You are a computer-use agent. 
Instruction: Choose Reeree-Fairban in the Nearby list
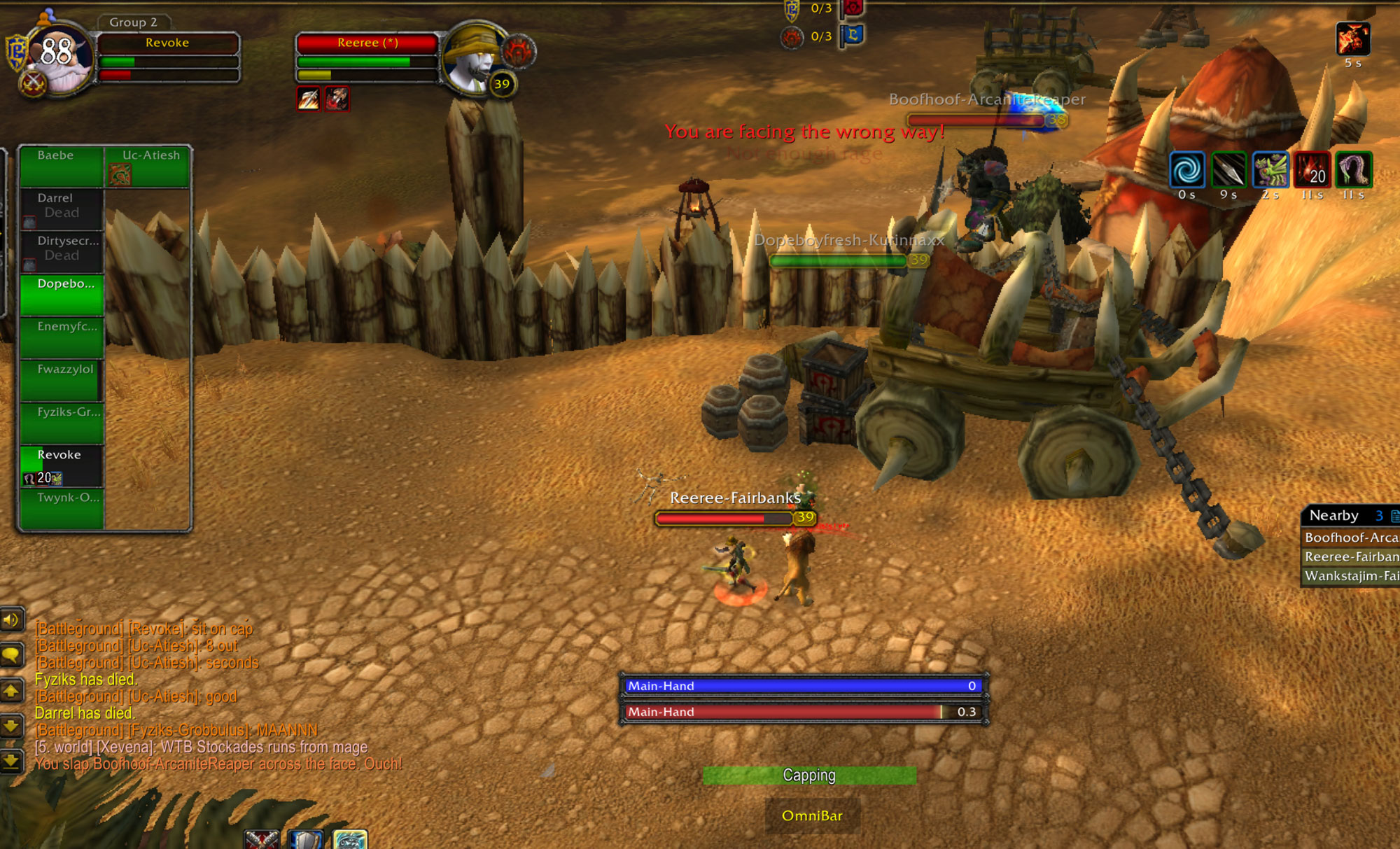pos(1350,556)
